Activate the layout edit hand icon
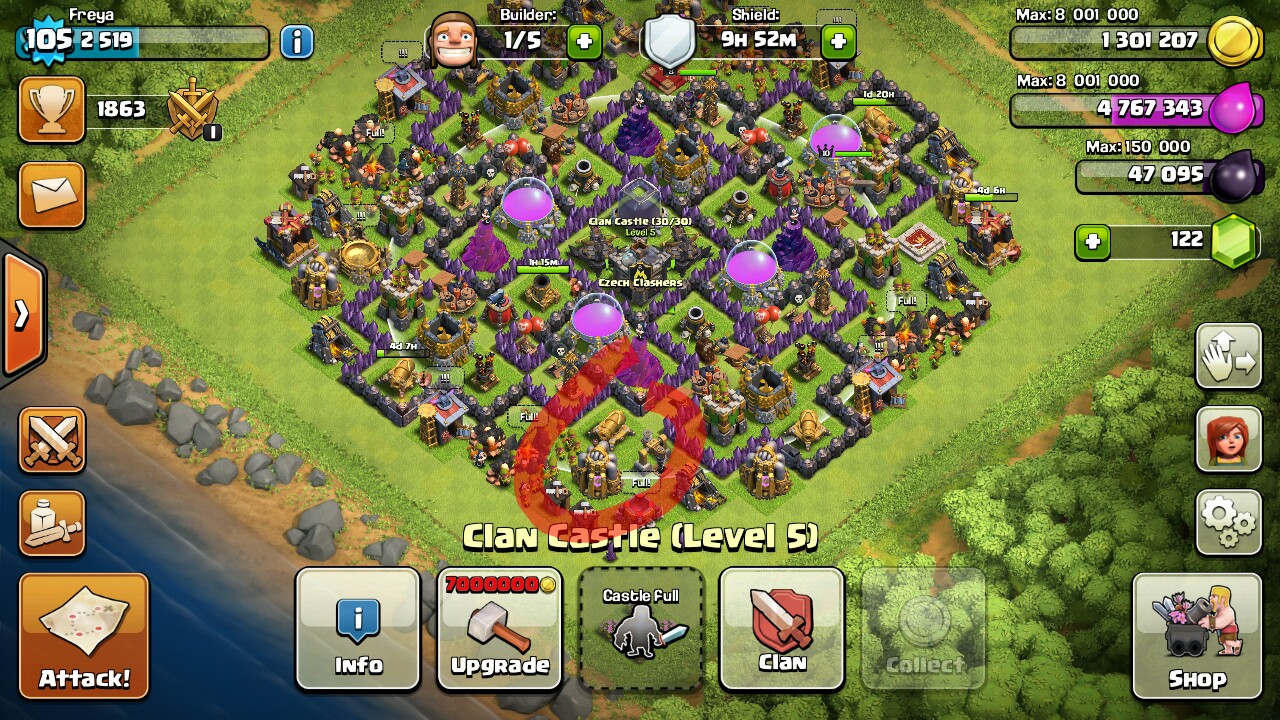 (1228, 356)
